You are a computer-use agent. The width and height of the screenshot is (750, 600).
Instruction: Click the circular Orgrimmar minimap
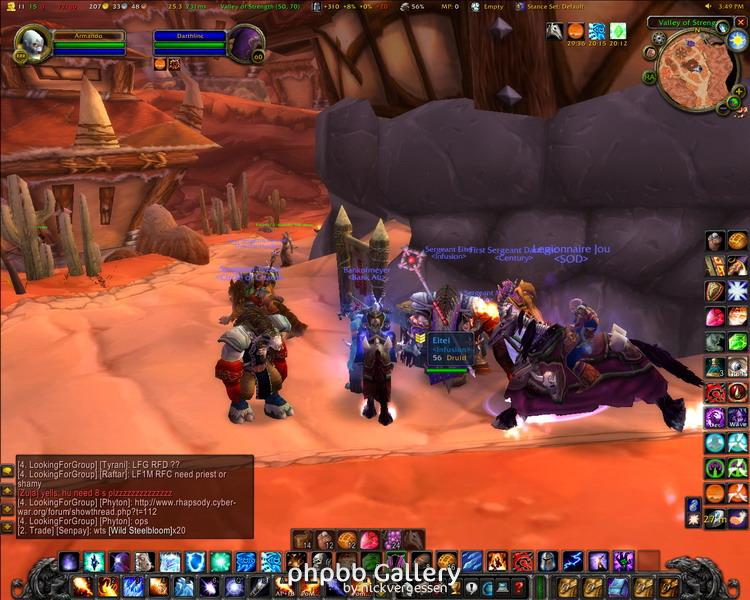[x=697, y=69]
